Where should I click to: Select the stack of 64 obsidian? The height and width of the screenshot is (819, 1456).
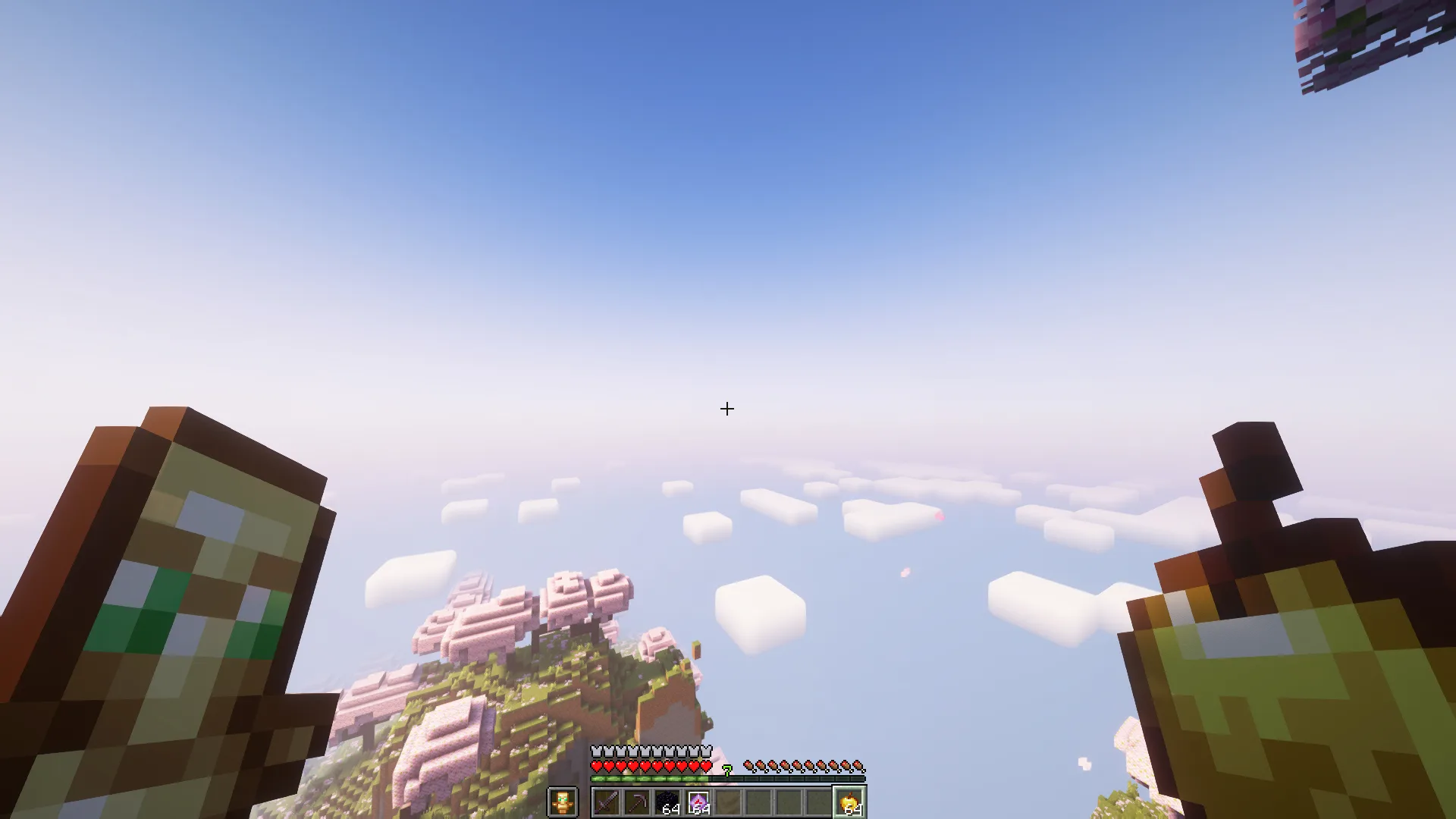(x=668, y=800)
